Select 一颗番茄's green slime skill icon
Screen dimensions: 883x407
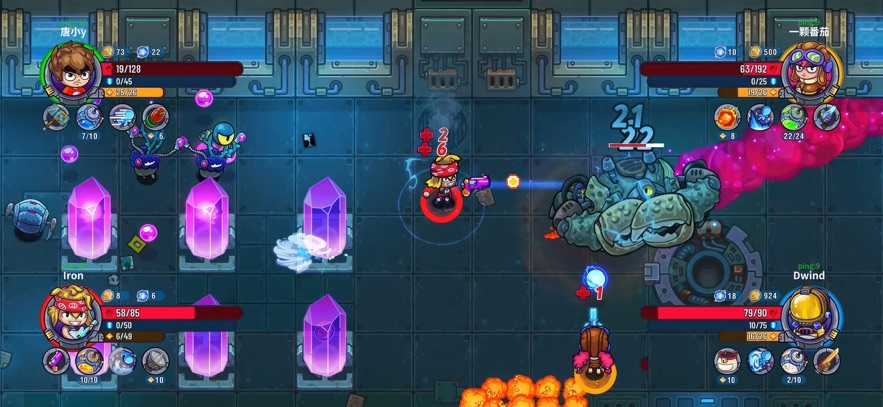[x=793, y=118]
